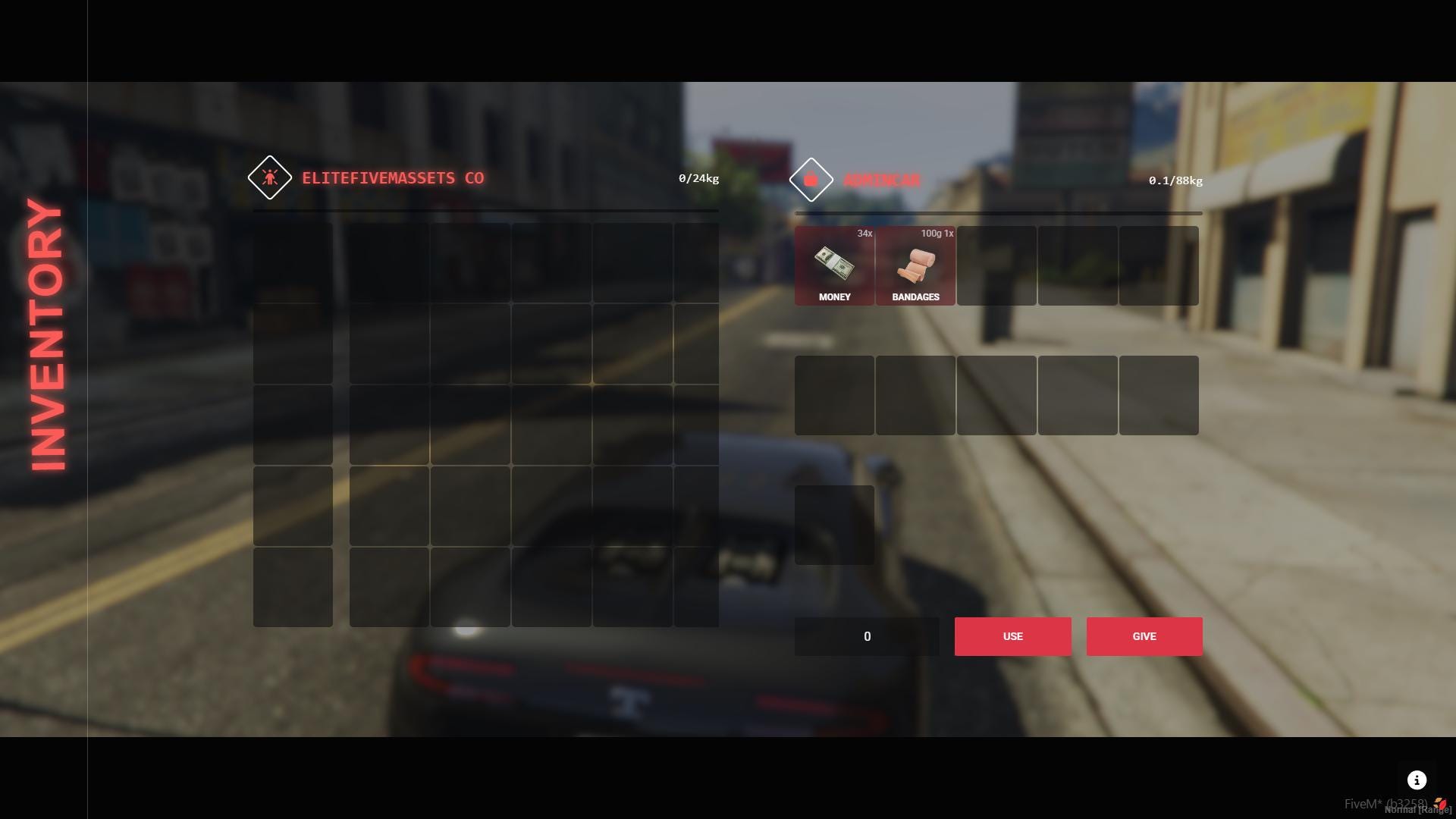Viewport: 1456px width, 819px height.
Task: Click the 0/24kg weight label
Action: 698,179
